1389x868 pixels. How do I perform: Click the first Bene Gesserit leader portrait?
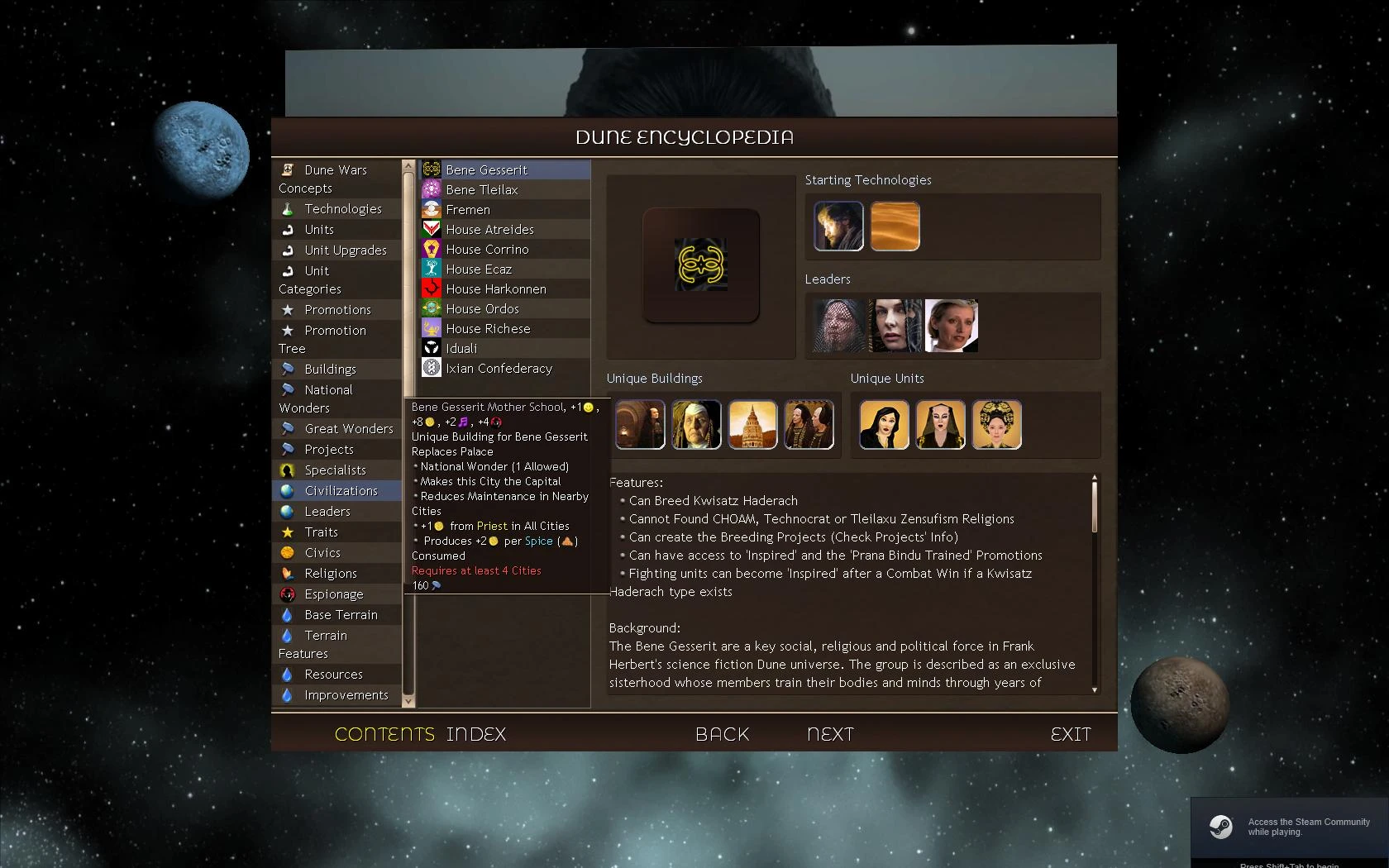point(838,325)
